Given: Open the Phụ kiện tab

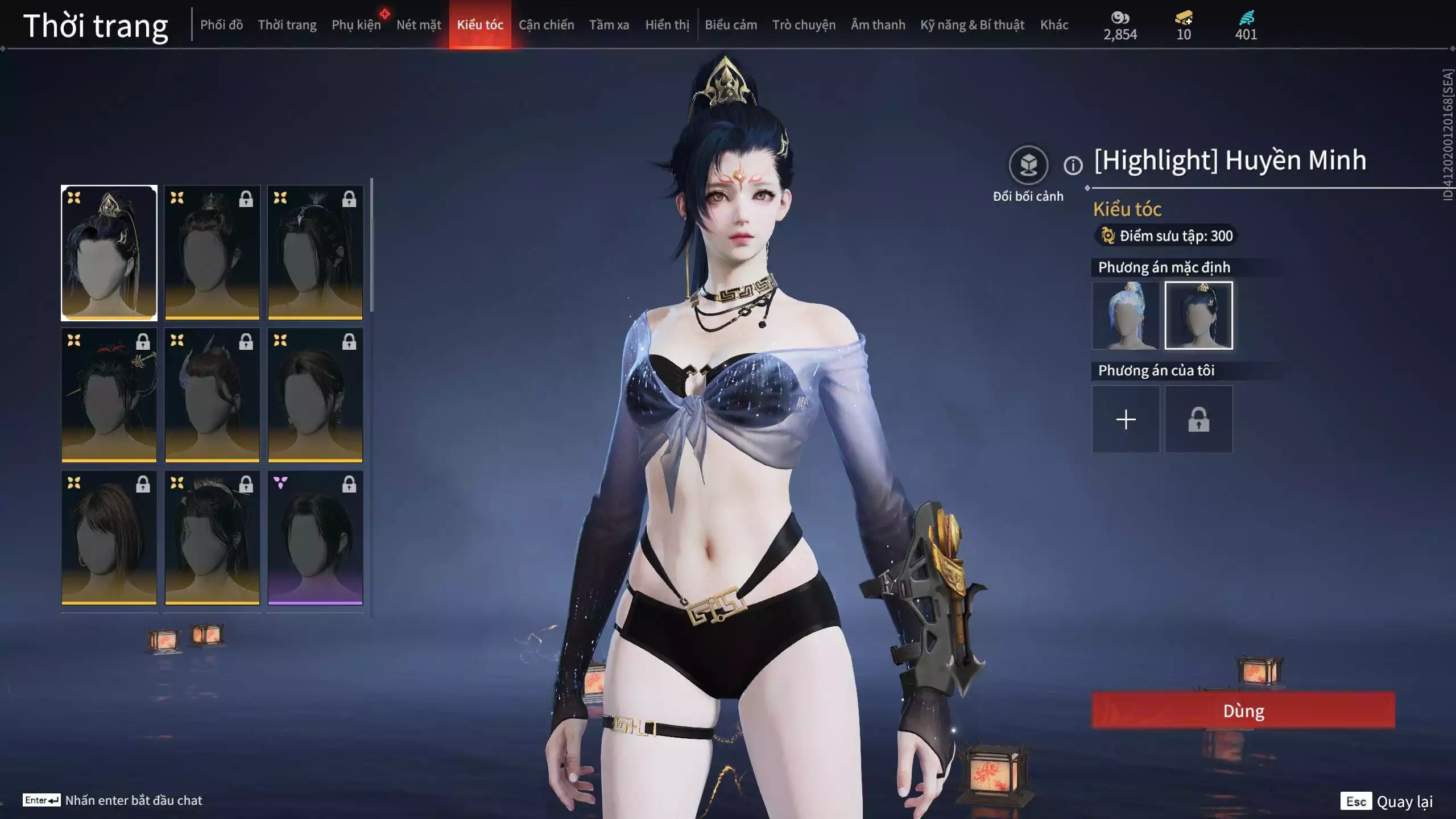Looking at the screenshot, I should 356,25.
